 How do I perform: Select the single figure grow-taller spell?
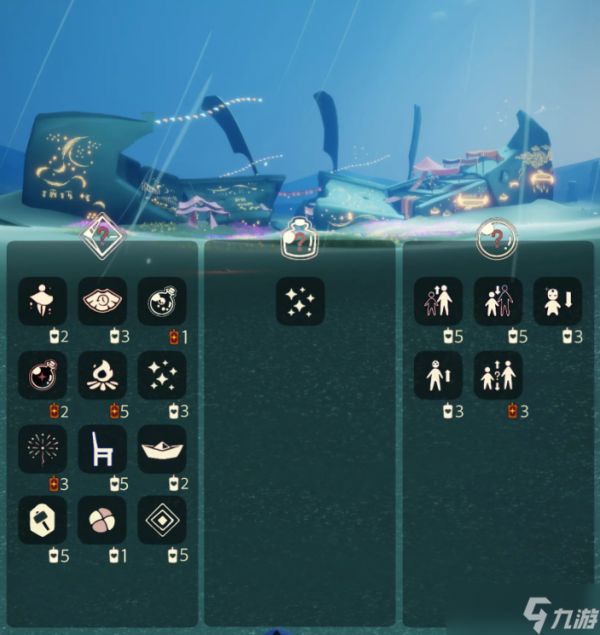[x=438, y=375]
